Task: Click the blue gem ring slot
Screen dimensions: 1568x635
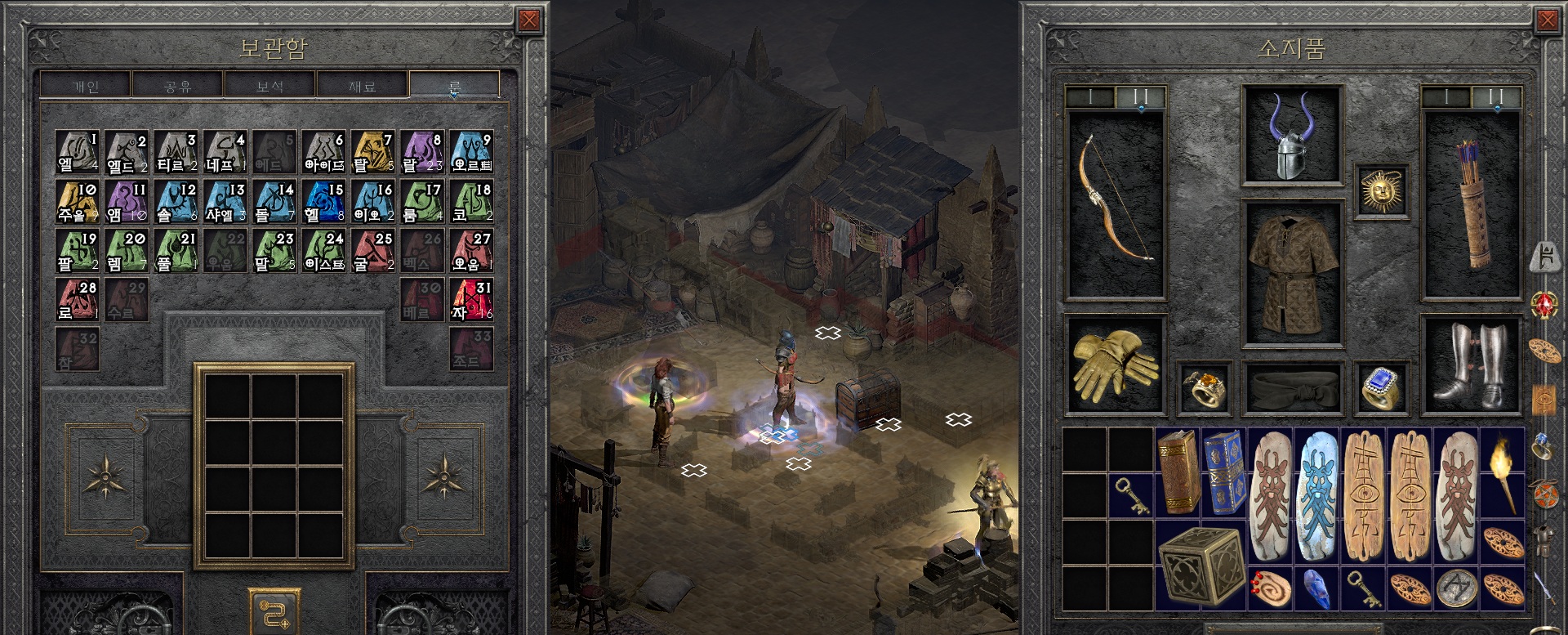Action: tap(1380, 386)
